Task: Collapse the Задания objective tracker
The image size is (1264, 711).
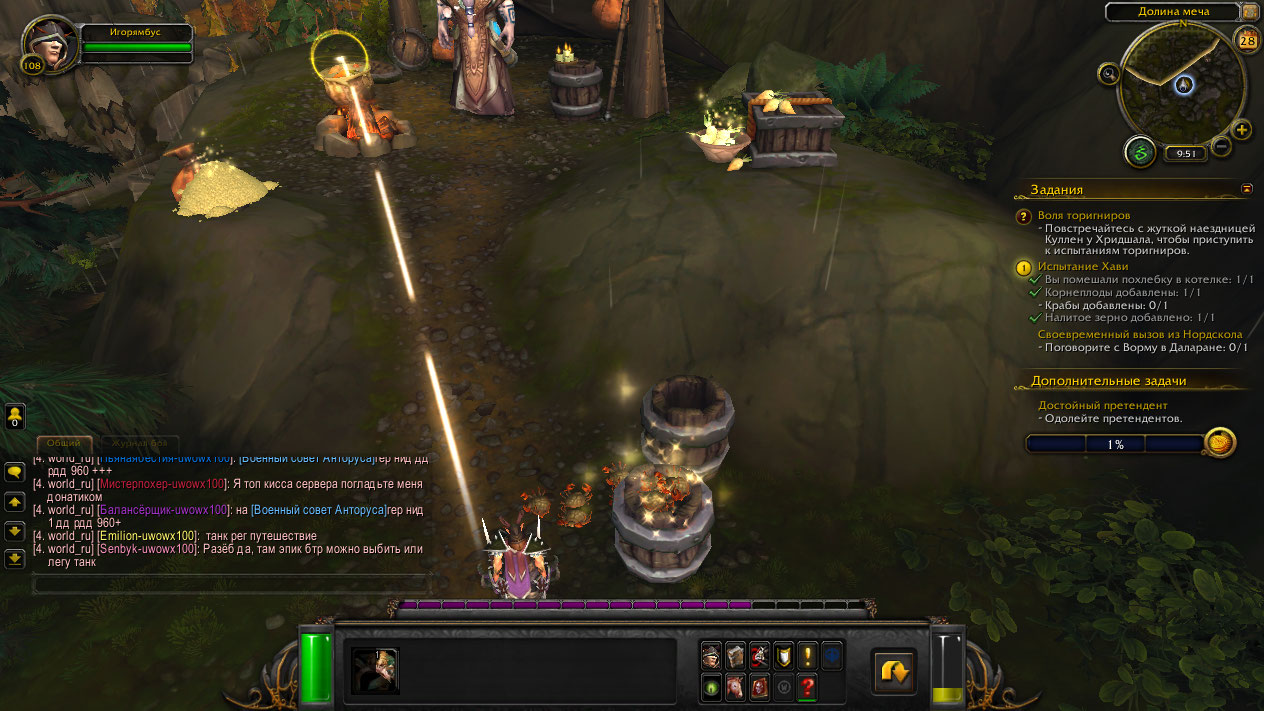Action: [1246, 188]
